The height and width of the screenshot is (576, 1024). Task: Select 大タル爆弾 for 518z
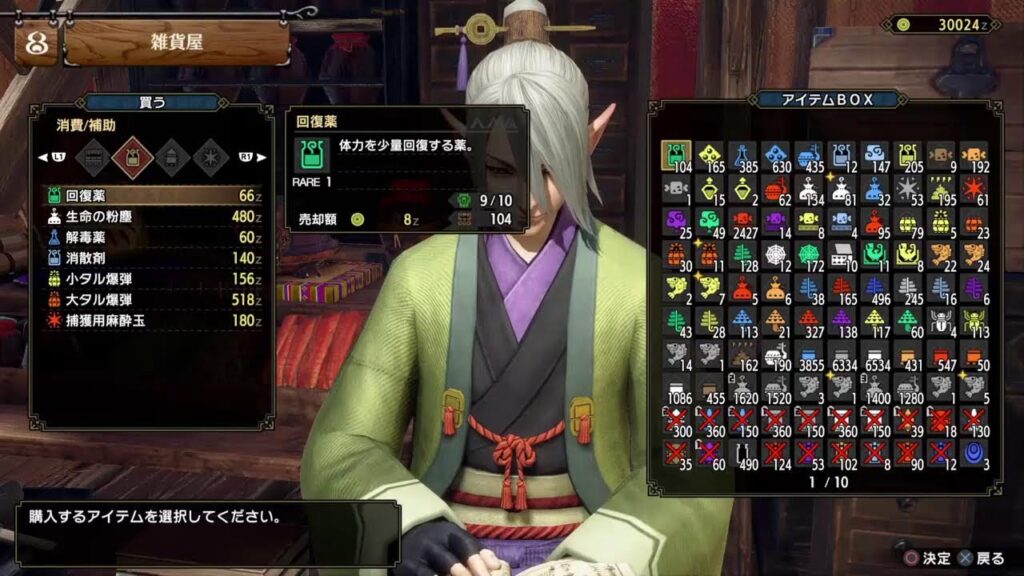150,299
